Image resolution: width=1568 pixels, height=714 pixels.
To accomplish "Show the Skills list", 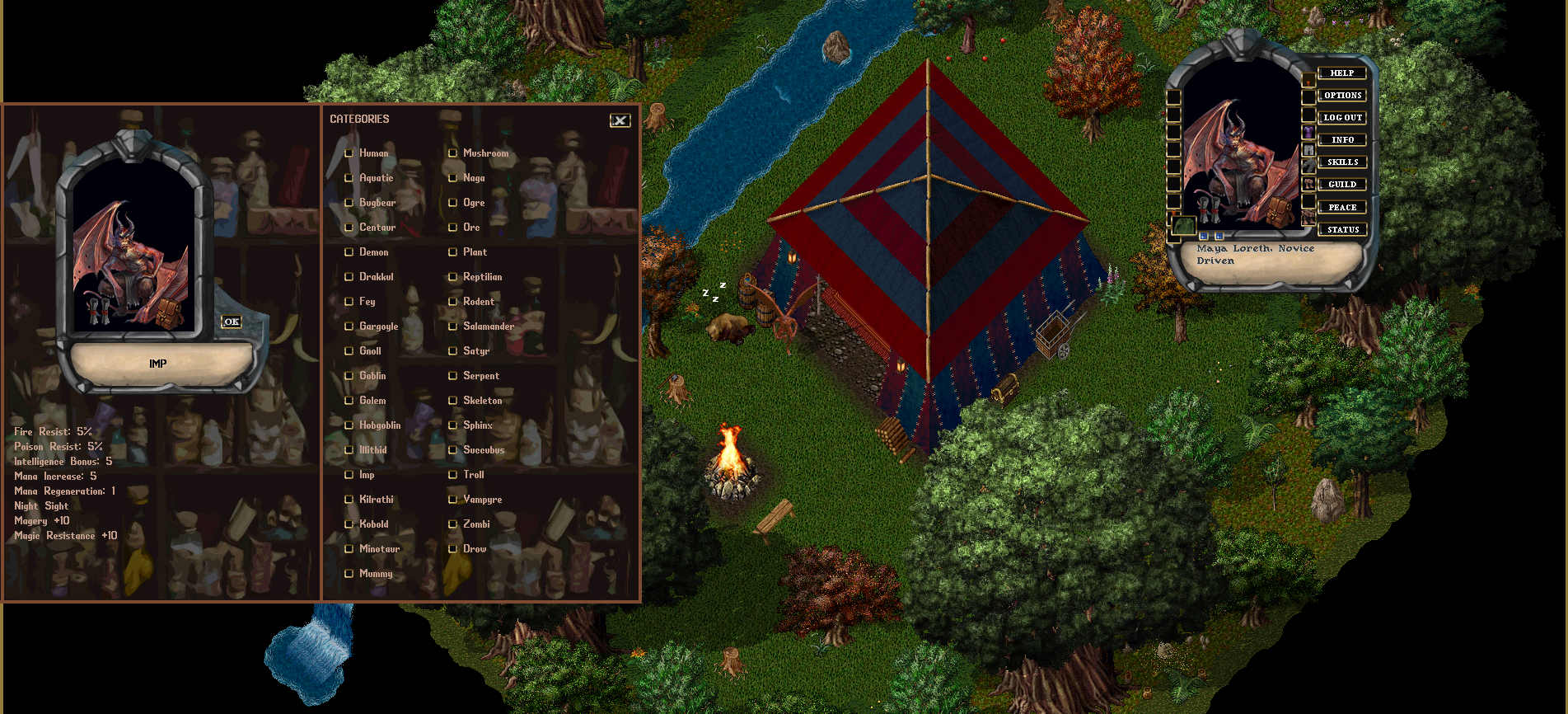I will [1341, 162].
